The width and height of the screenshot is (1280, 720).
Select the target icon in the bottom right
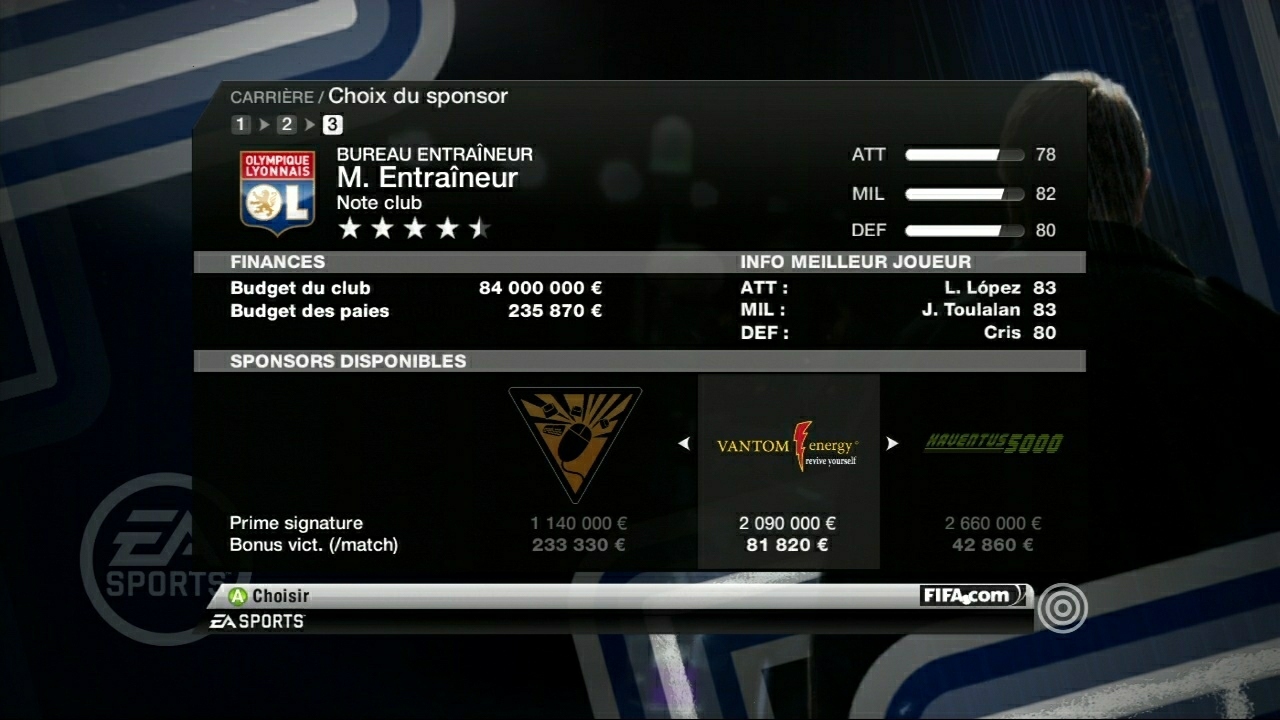click(x=1063, y=608)
